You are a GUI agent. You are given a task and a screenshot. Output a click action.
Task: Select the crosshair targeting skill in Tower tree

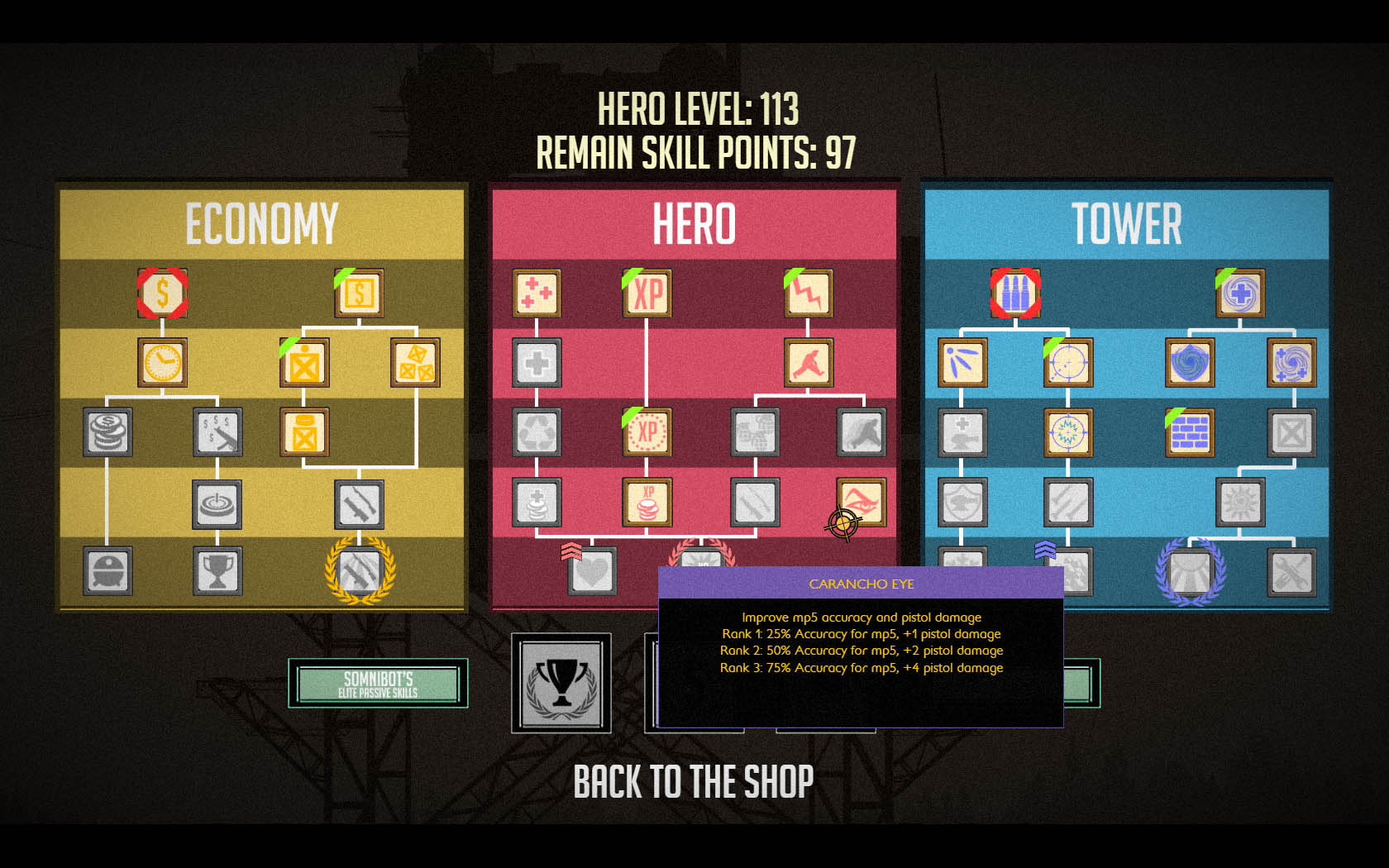coord(1068,361)
